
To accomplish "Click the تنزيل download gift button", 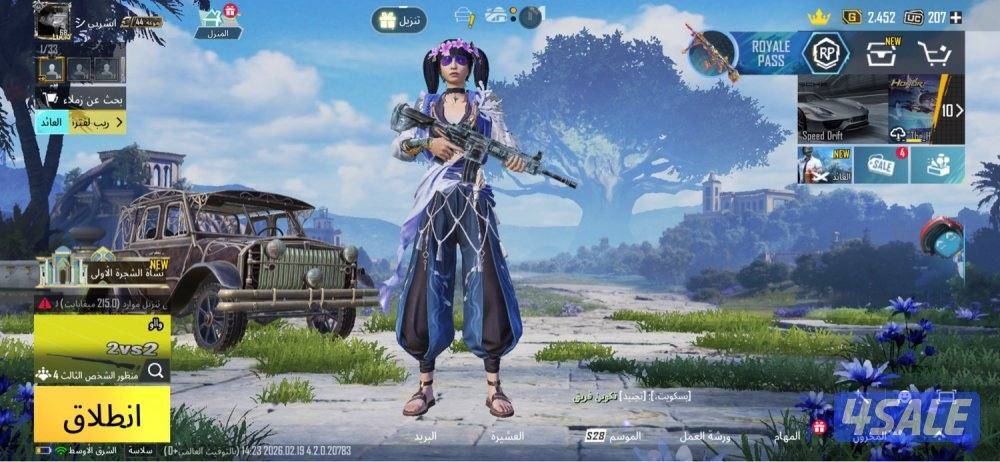I will click(x=399, y=19).
